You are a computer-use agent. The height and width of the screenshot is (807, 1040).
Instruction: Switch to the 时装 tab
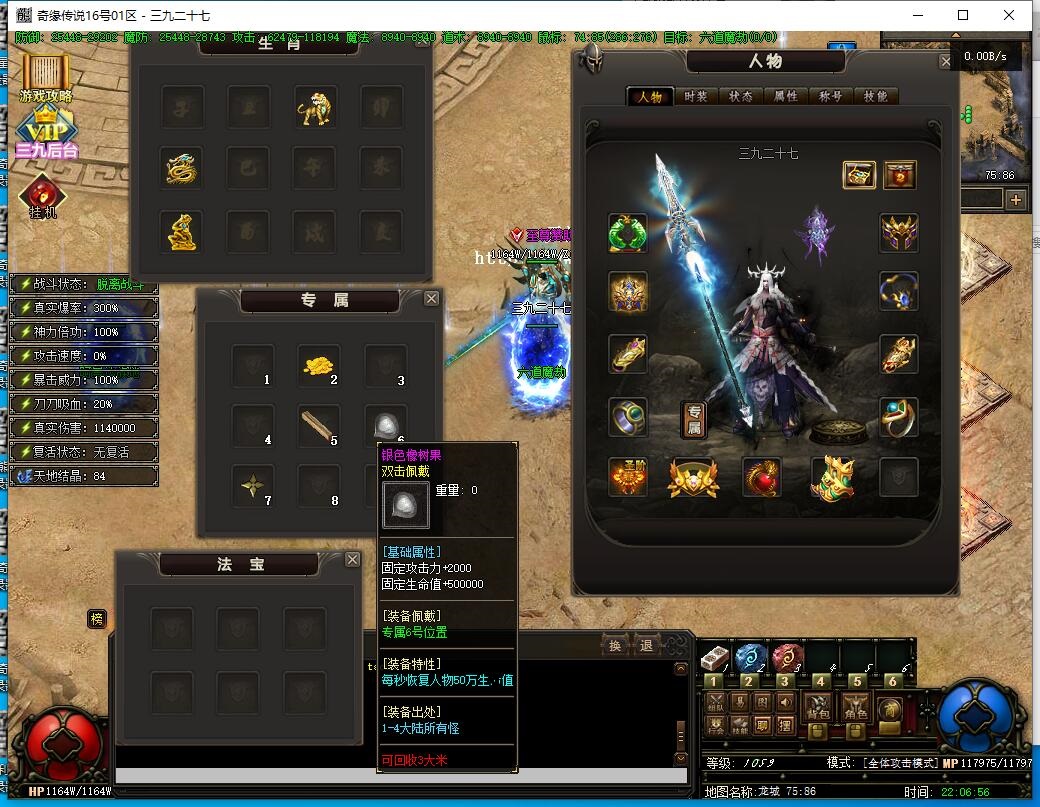[x=696, y=97]
